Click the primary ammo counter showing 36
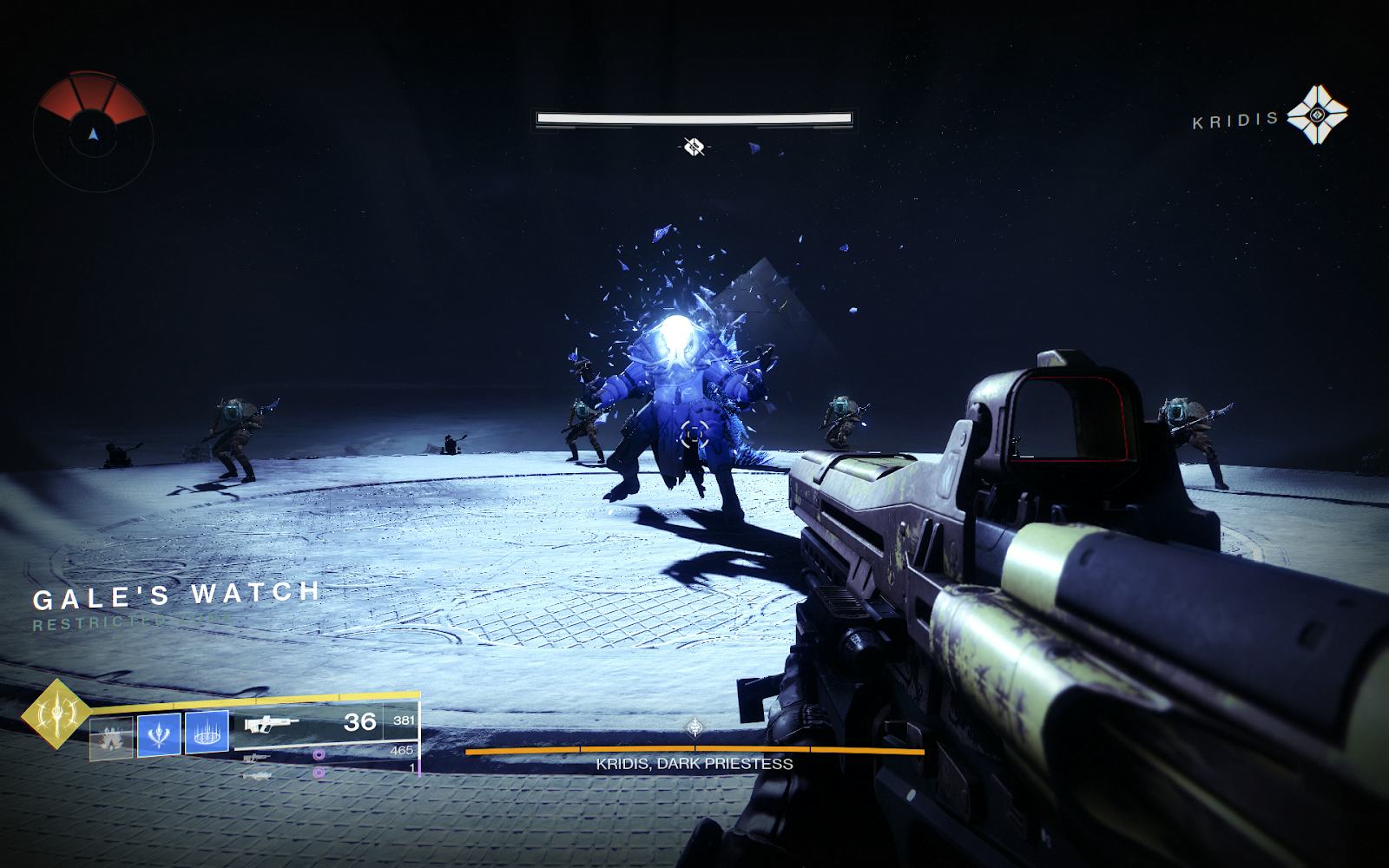 (361, 721)
